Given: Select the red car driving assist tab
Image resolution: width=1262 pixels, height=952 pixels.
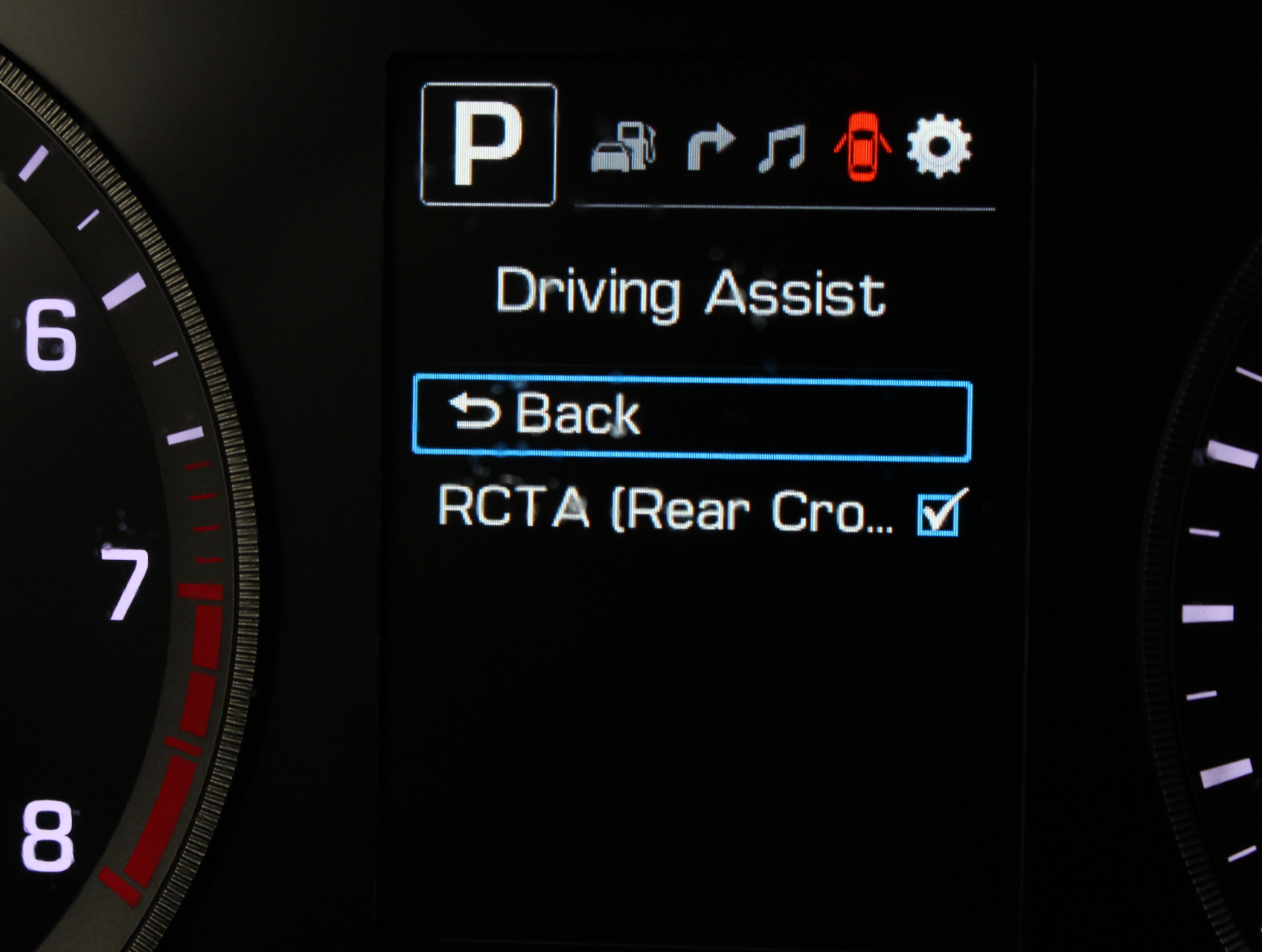Looking at the screenshot, I should (x=862, y=147).
